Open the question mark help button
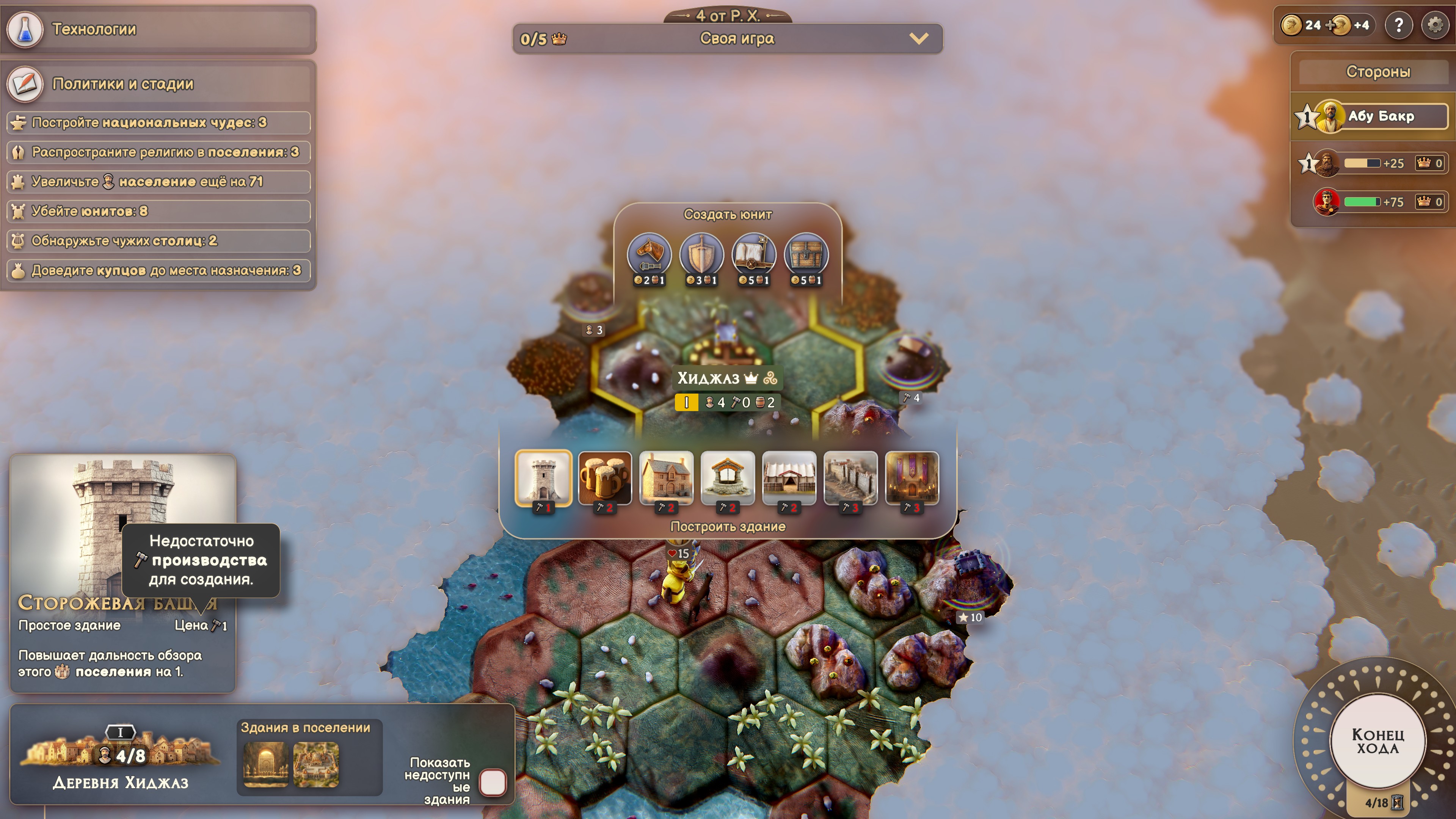The height and width of the screenshot is (819, 1456). 1398,25
